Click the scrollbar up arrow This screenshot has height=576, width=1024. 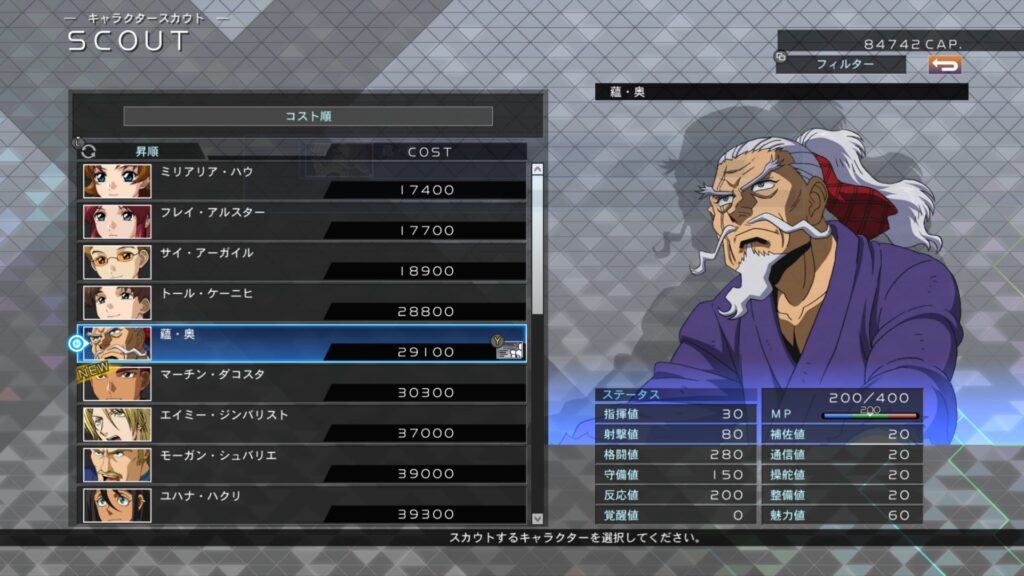[537, 170]
